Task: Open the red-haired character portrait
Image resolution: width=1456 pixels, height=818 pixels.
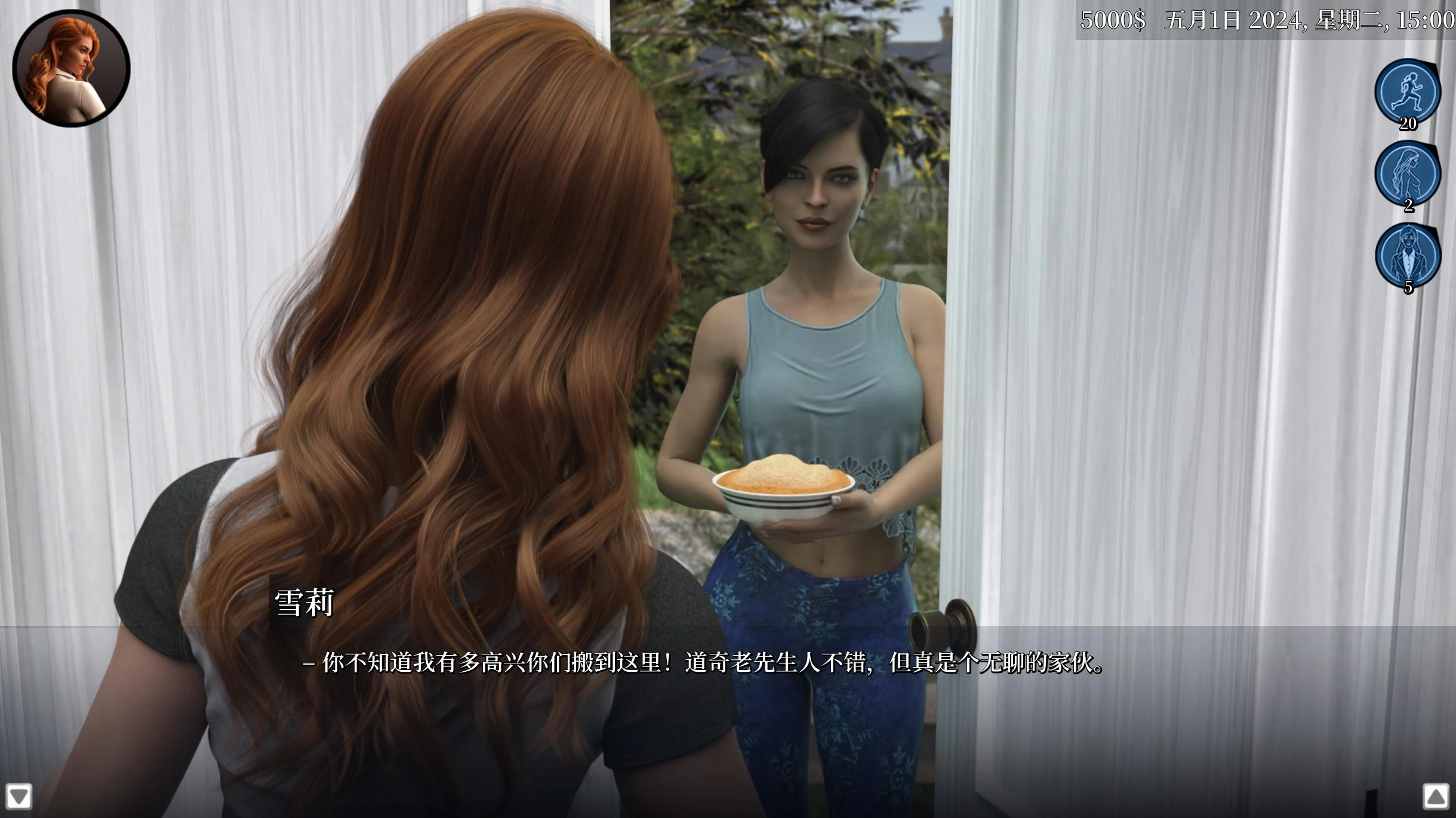Action: tap(71, 69)
